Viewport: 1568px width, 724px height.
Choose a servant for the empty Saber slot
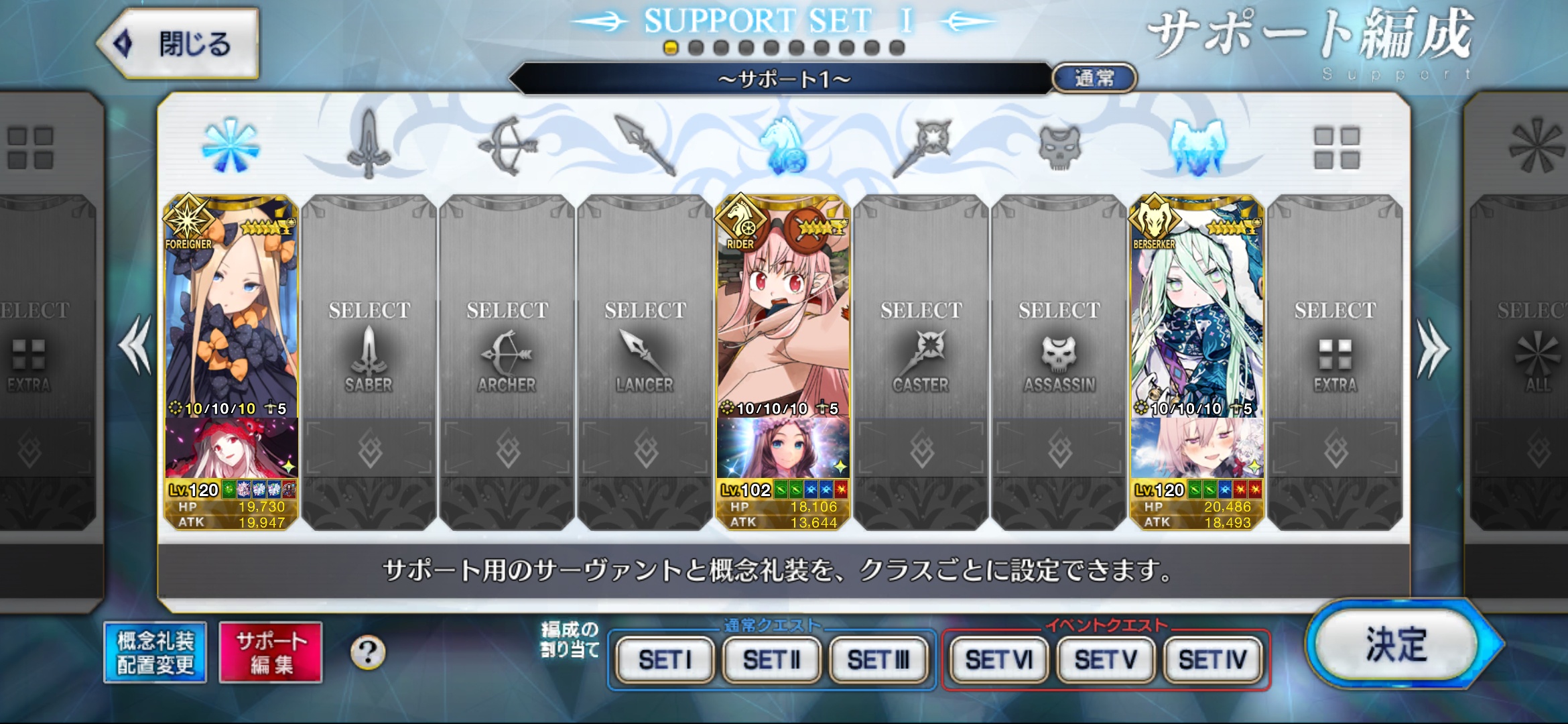(369, 349)
